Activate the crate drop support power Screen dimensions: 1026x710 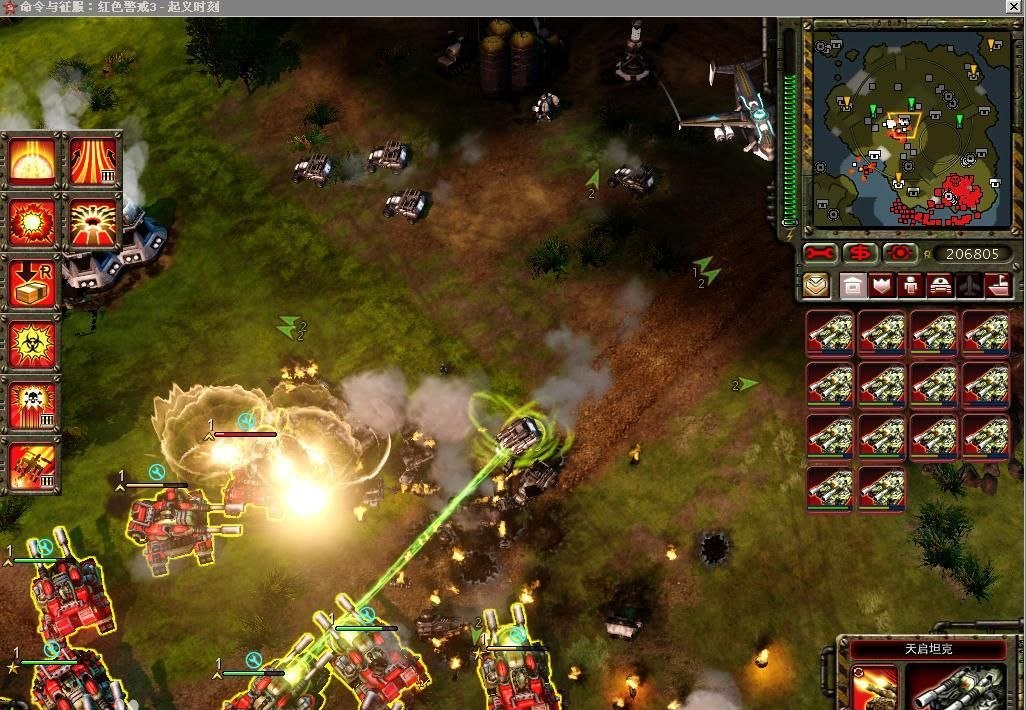33,283
